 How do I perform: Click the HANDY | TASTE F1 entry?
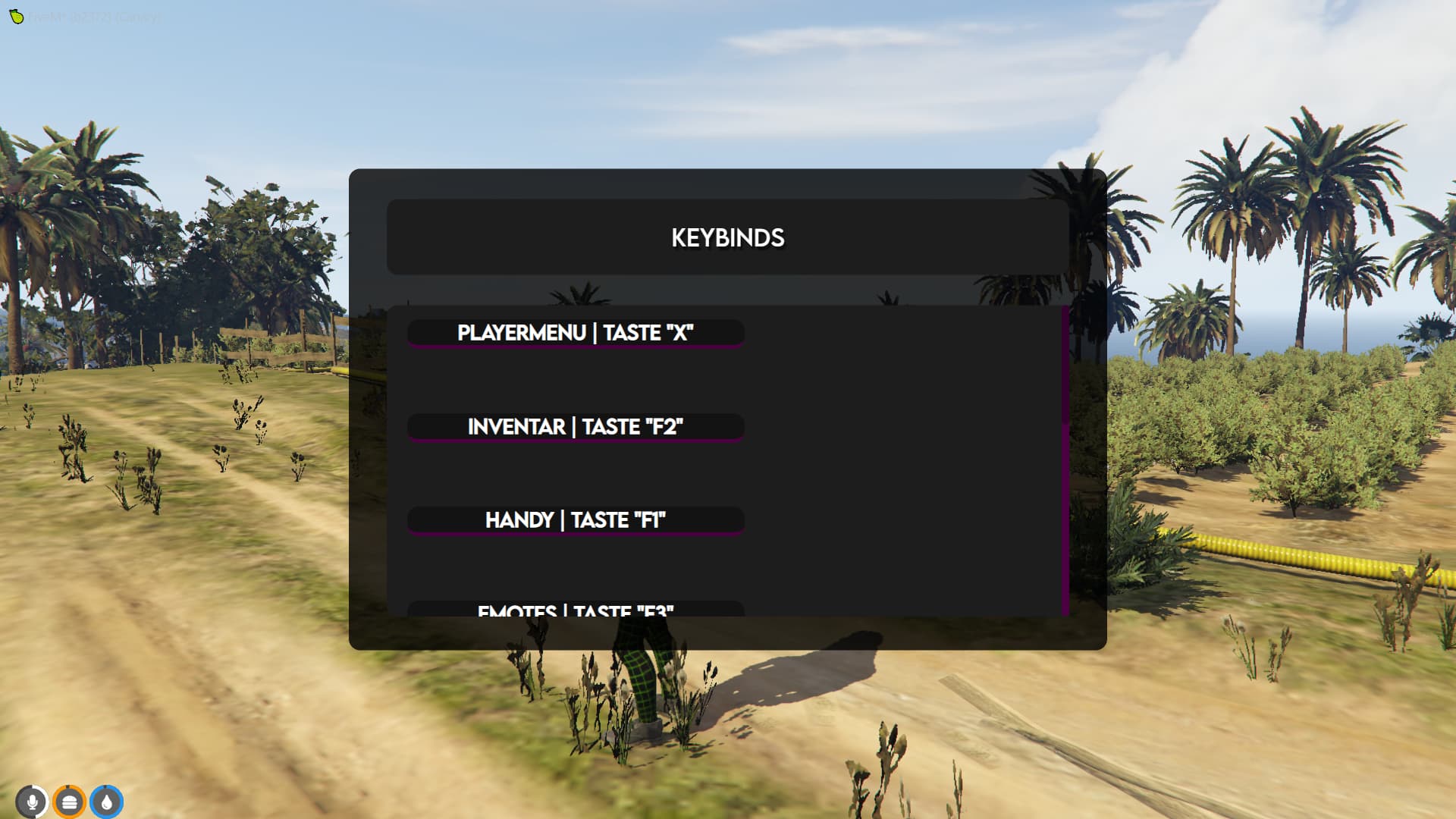click(x=576, y=520)
